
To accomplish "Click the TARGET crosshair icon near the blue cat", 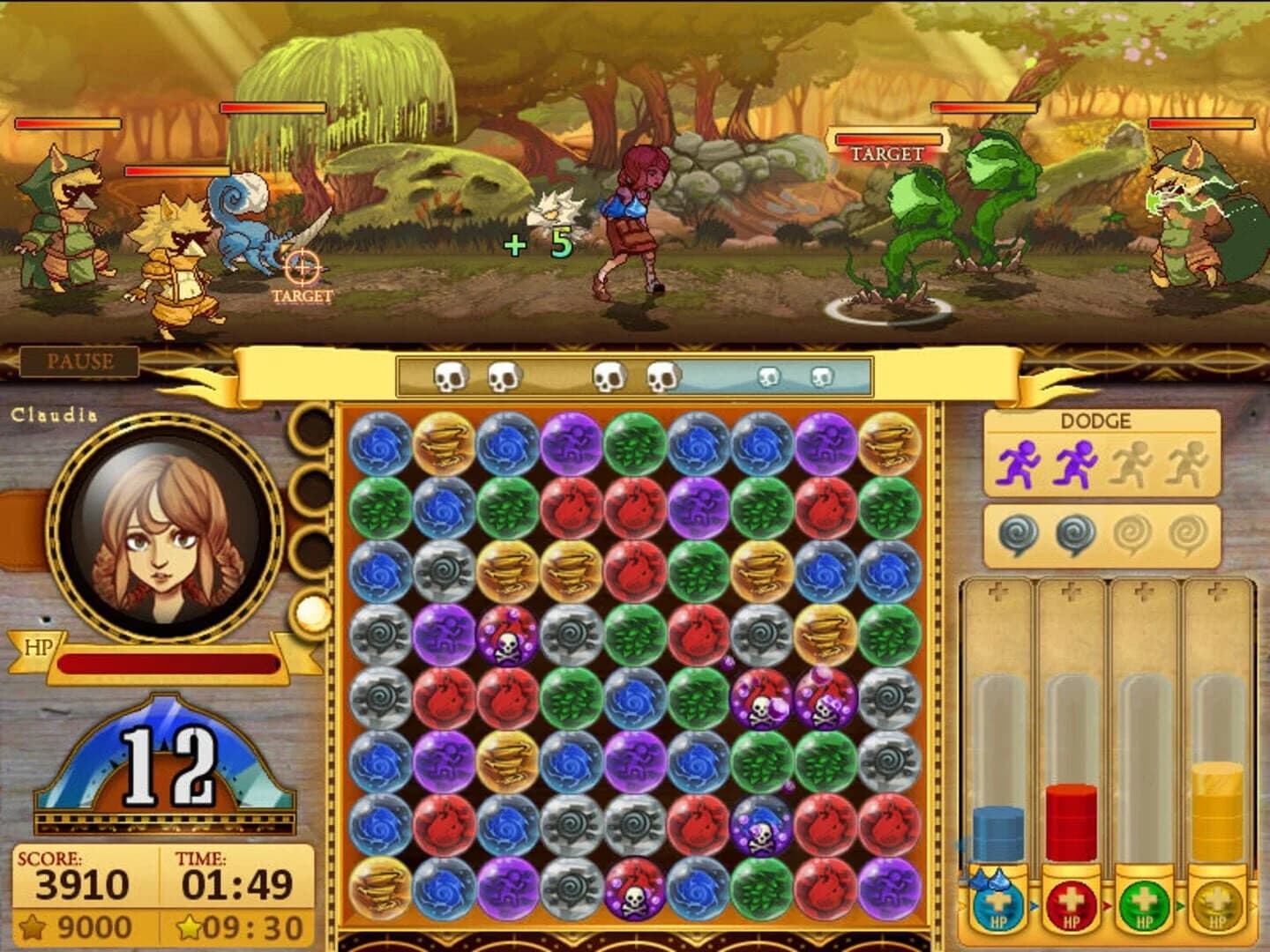I will click(304, 264).
